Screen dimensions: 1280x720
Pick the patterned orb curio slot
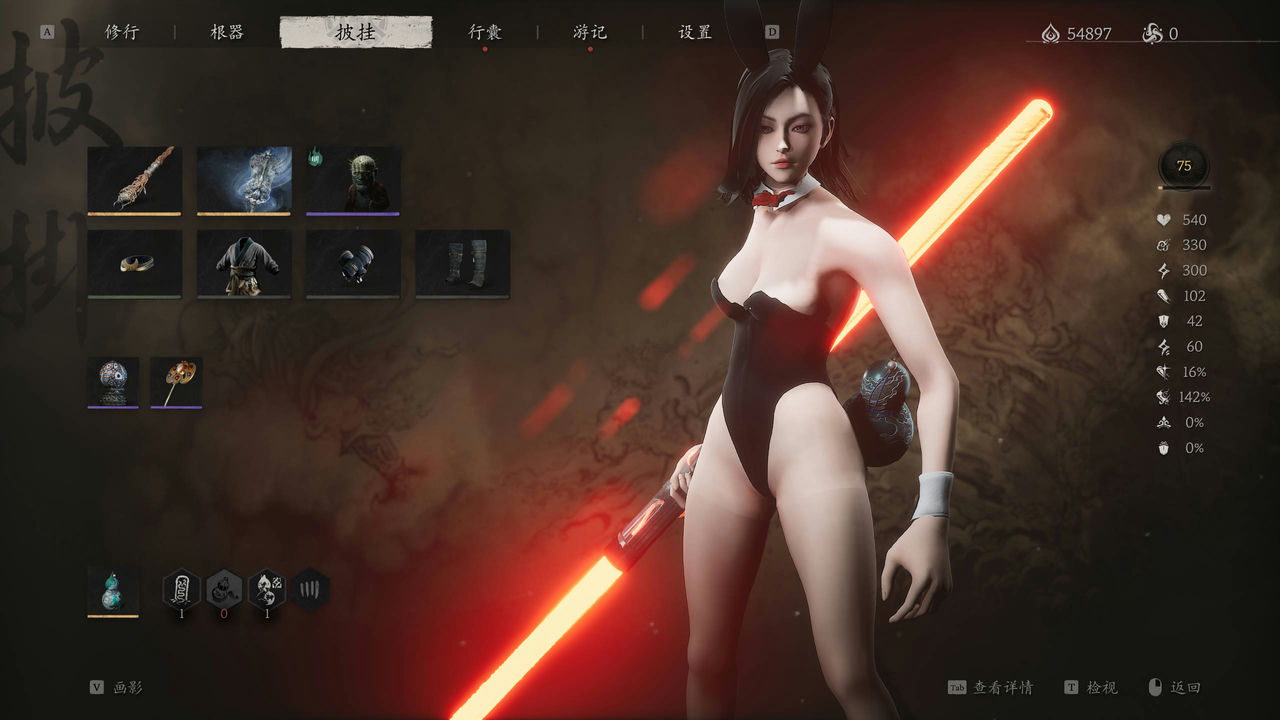pos(113,382)
